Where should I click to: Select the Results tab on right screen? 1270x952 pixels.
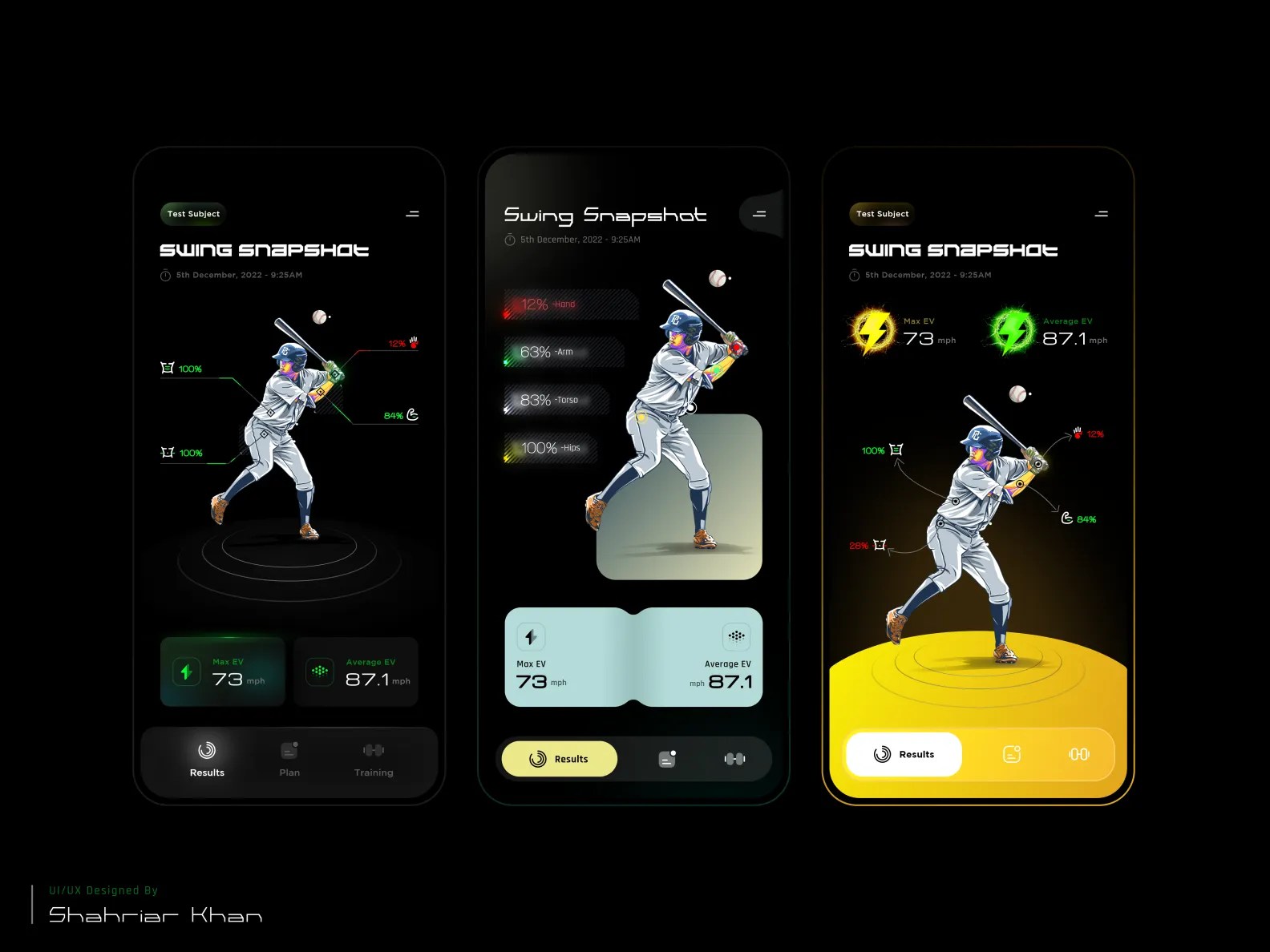(x=903, y=754)
